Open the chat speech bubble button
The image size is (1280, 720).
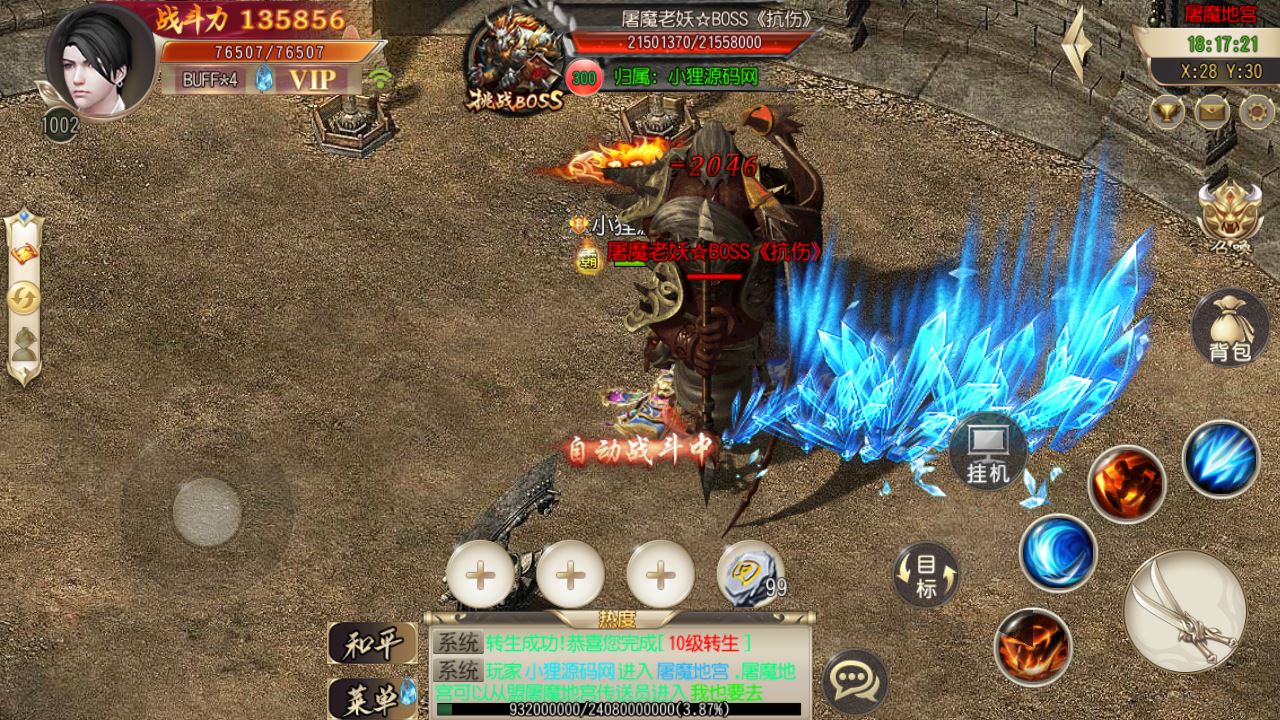854,682
